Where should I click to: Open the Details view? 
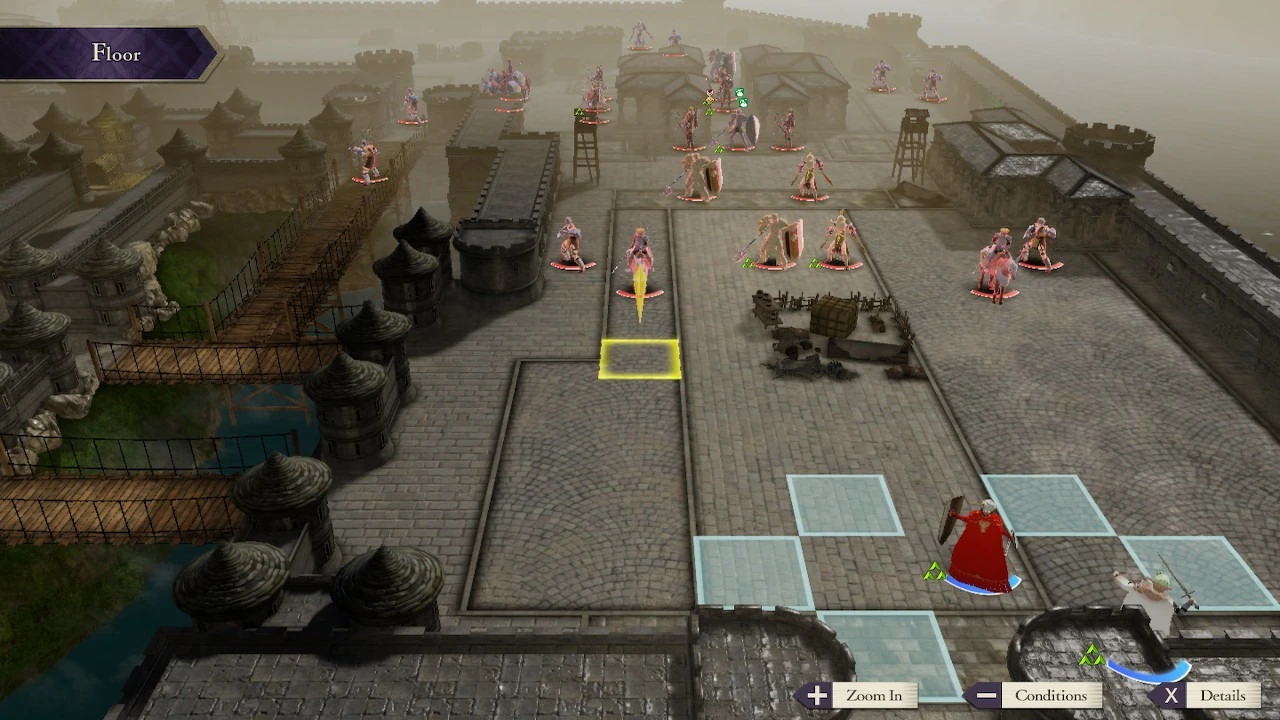click(1222, 695)
